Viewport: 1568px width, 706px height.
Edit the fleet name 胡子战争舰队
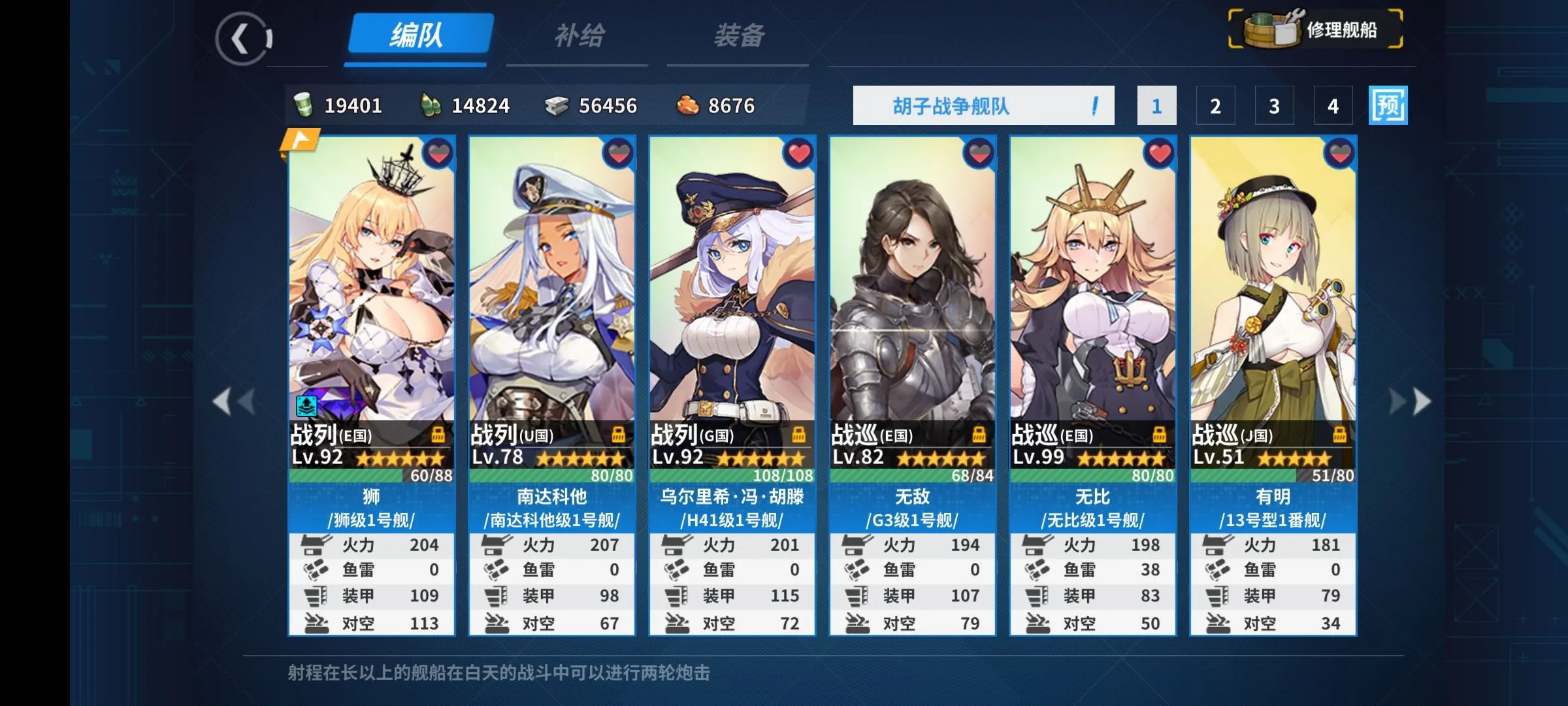pyautogui.click(x=983, y=106)
